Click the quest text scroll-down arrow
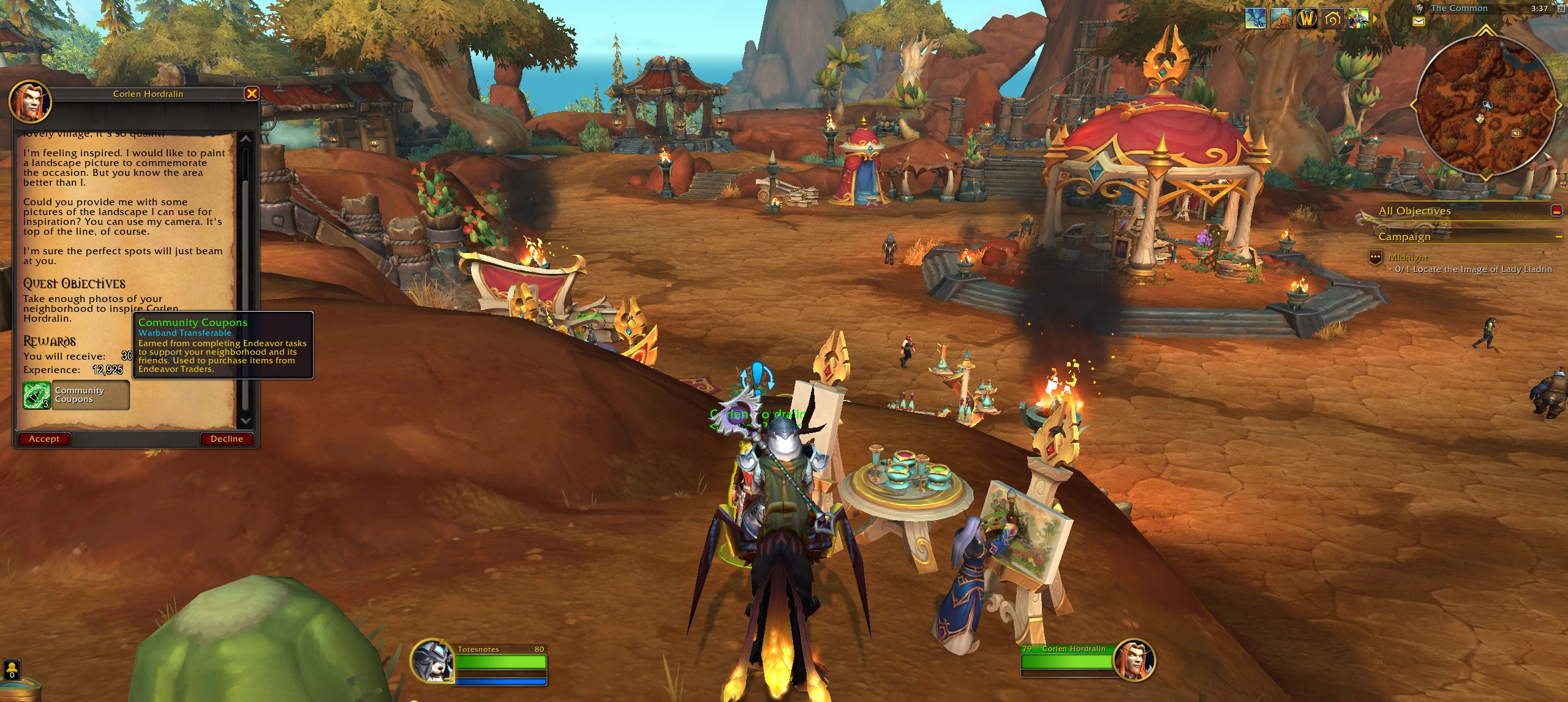This screenshot has height=702, width=1568. (246, 421)
